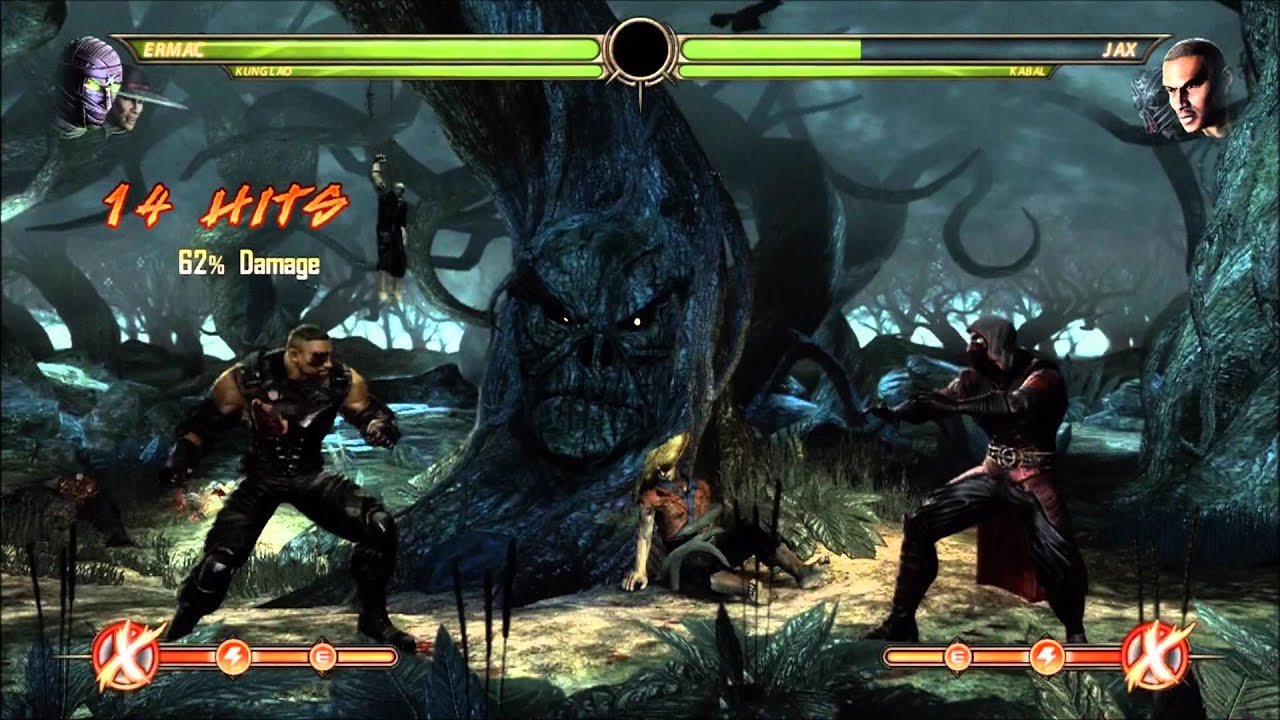Click the hanging corpse in the background
This screenshot has width=1280, height=720.
point(388,220)
